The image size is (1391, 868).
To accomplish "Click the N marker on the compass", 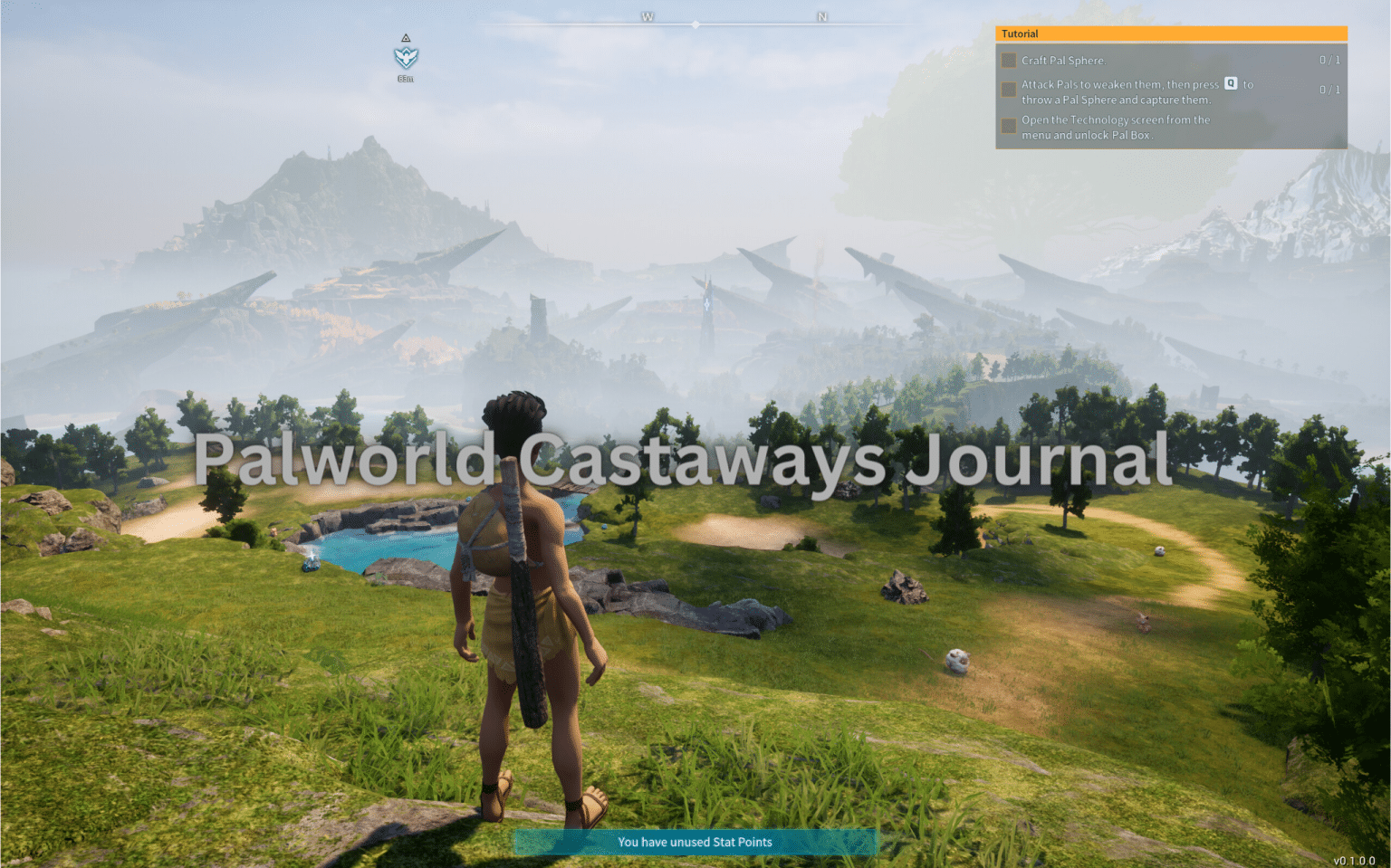I will [x=822, y=15].
